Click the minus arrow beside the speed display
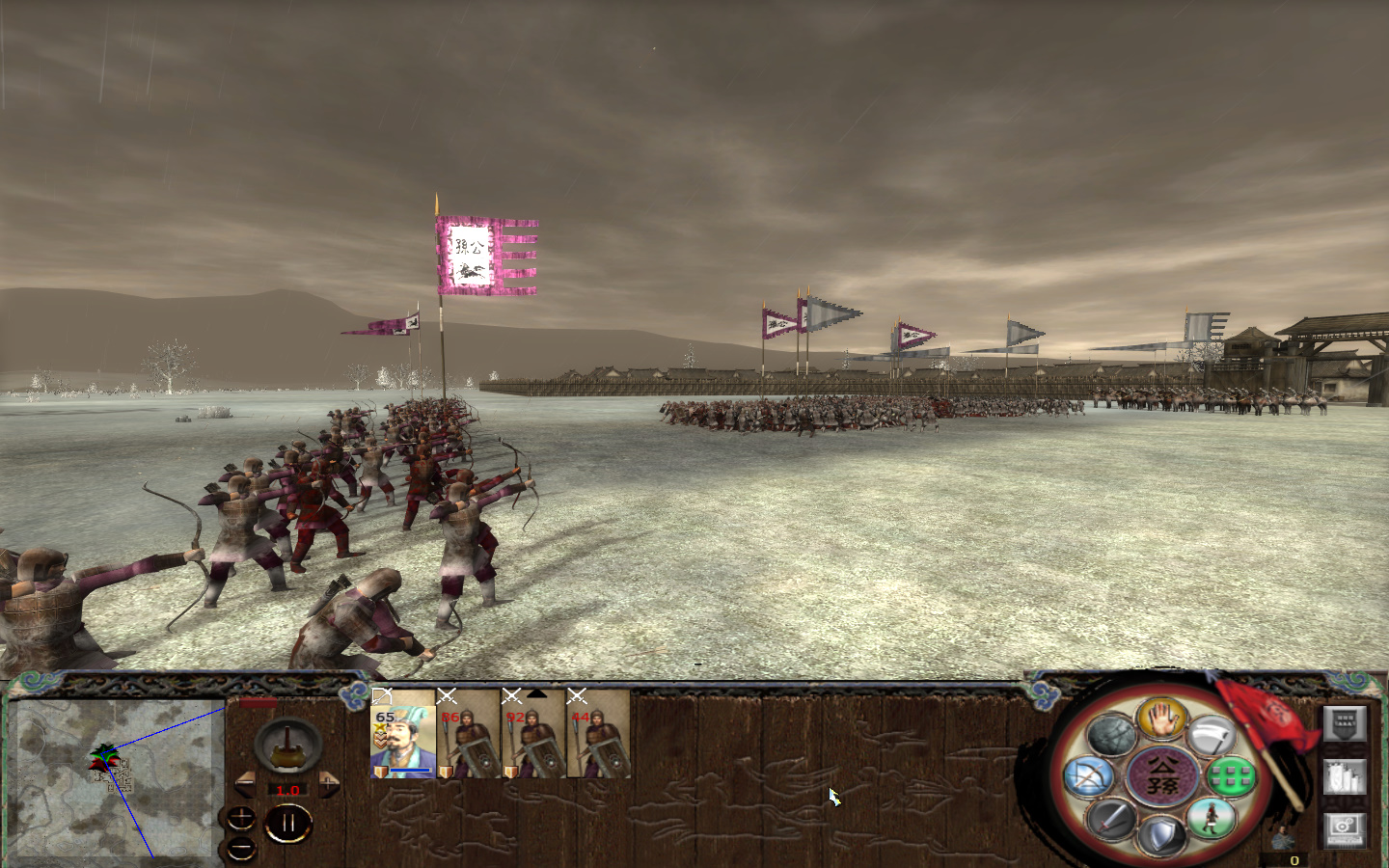 (246, 783)
